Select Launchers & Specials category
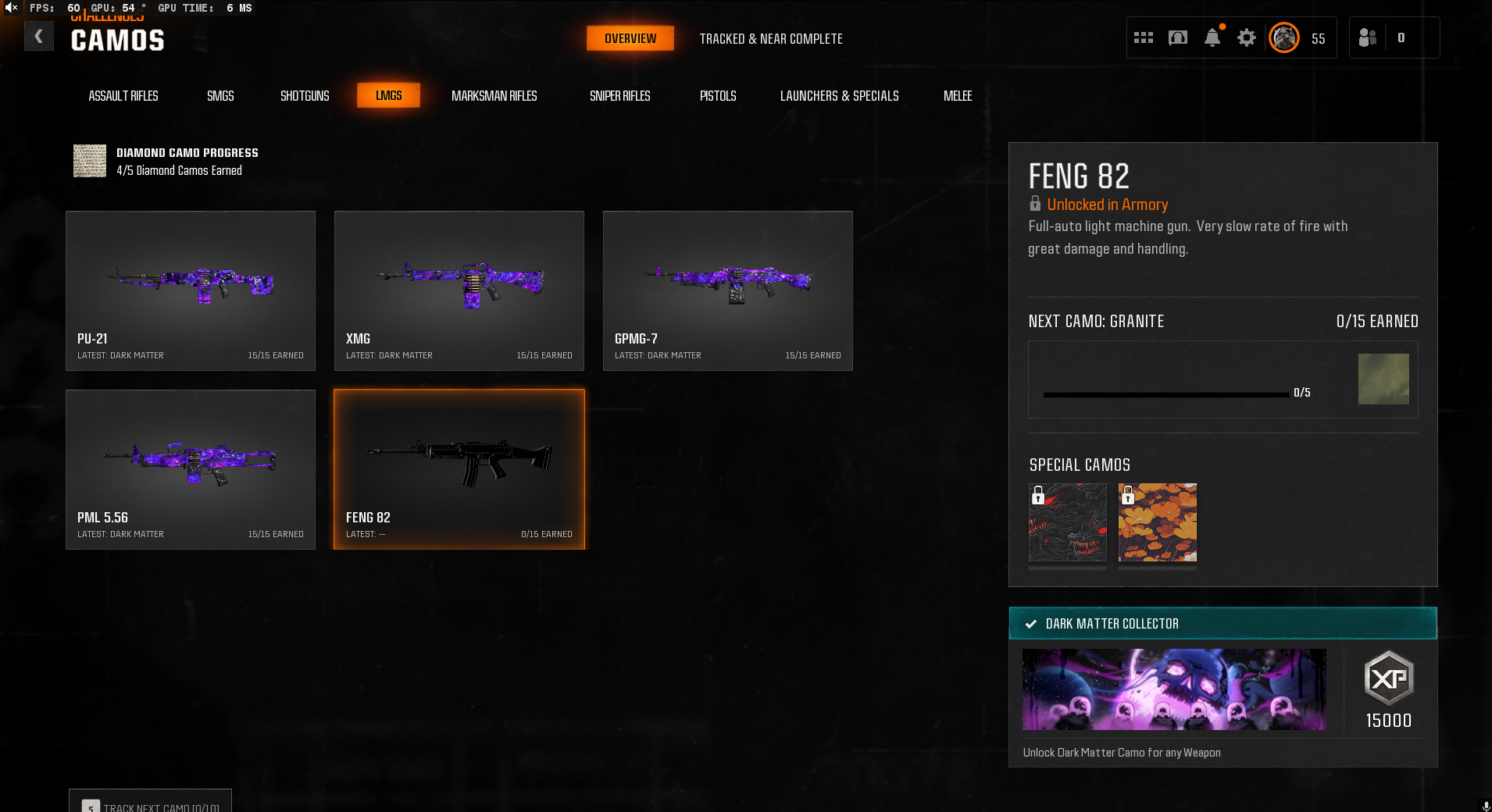1492x812 pixels. (839, 96)
